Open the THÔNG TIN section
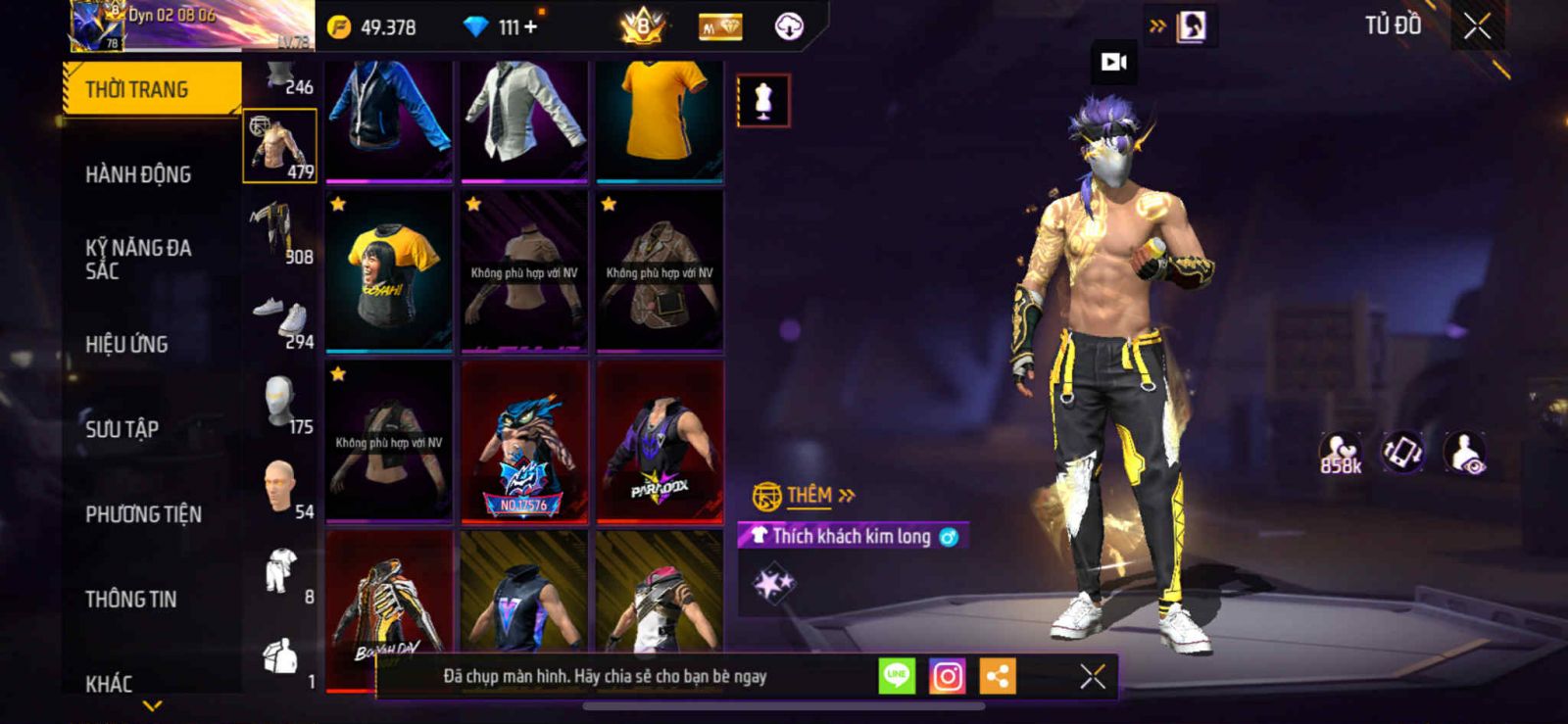Viewport: 1568px width, 724px height. click(130, 599)
